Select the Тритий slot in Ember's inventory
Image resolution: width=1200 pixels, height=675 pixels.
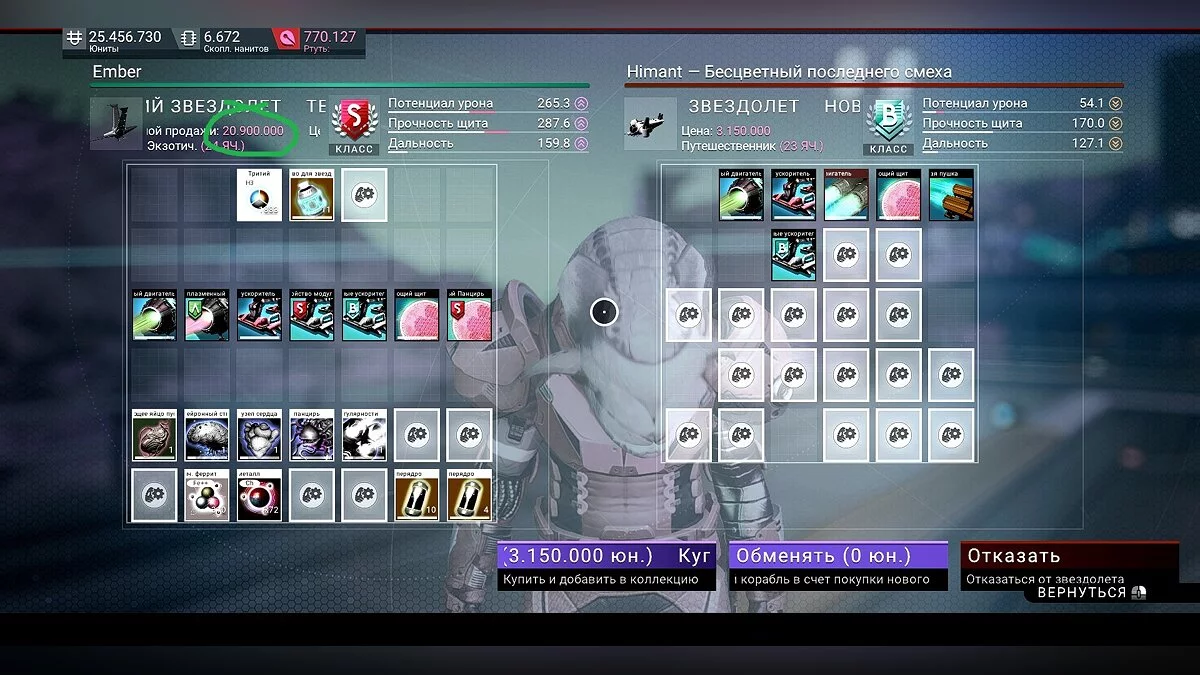(259, 195)
